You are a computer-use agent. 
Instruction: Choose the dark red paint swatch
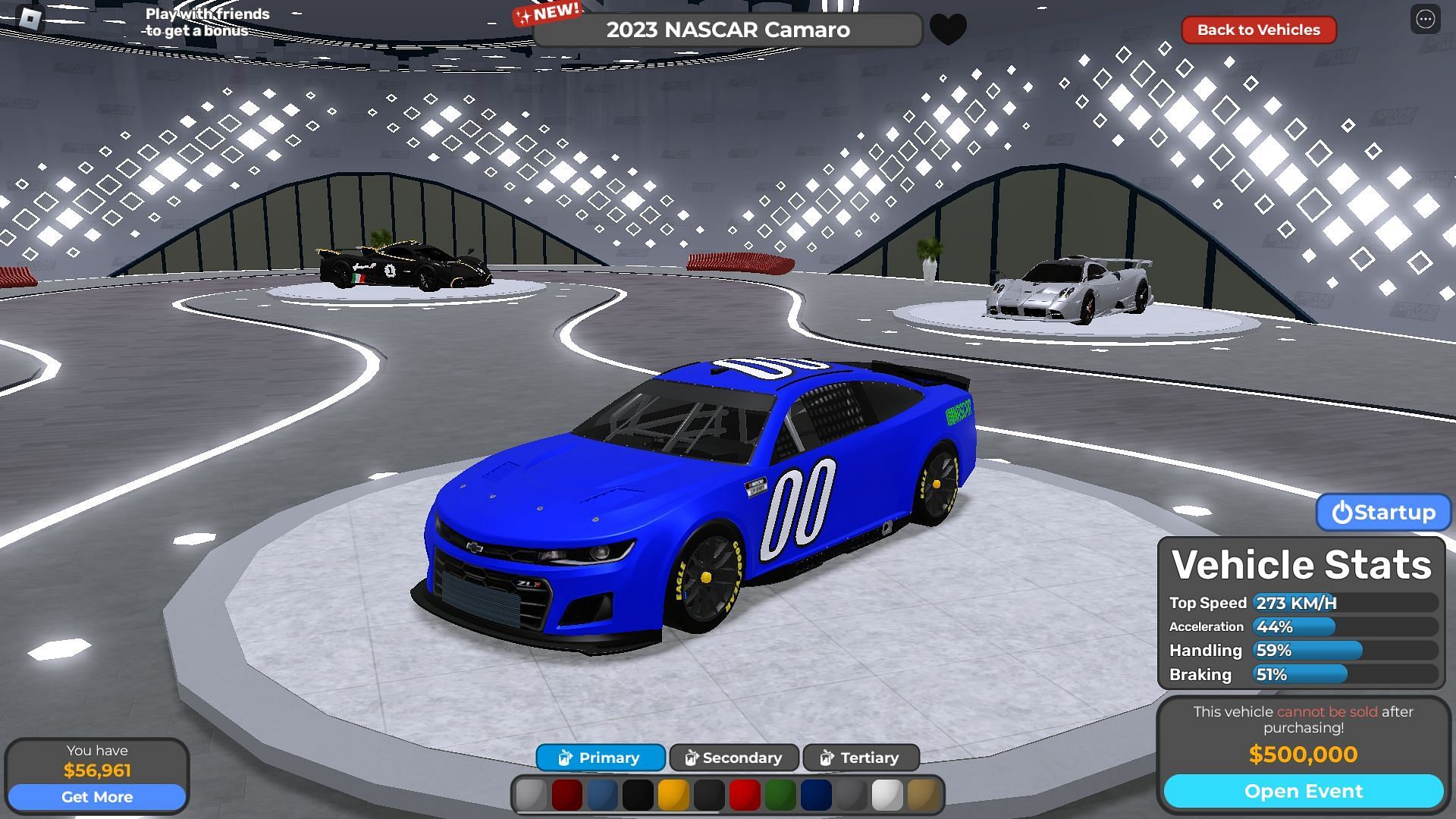coord(566,795)
